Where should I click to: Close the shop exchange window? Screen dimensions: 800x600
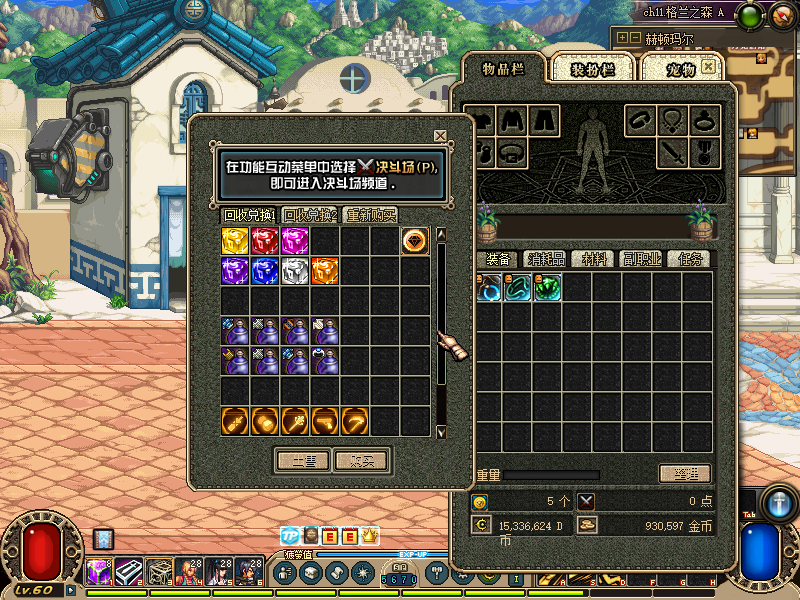tap(440, 136)
